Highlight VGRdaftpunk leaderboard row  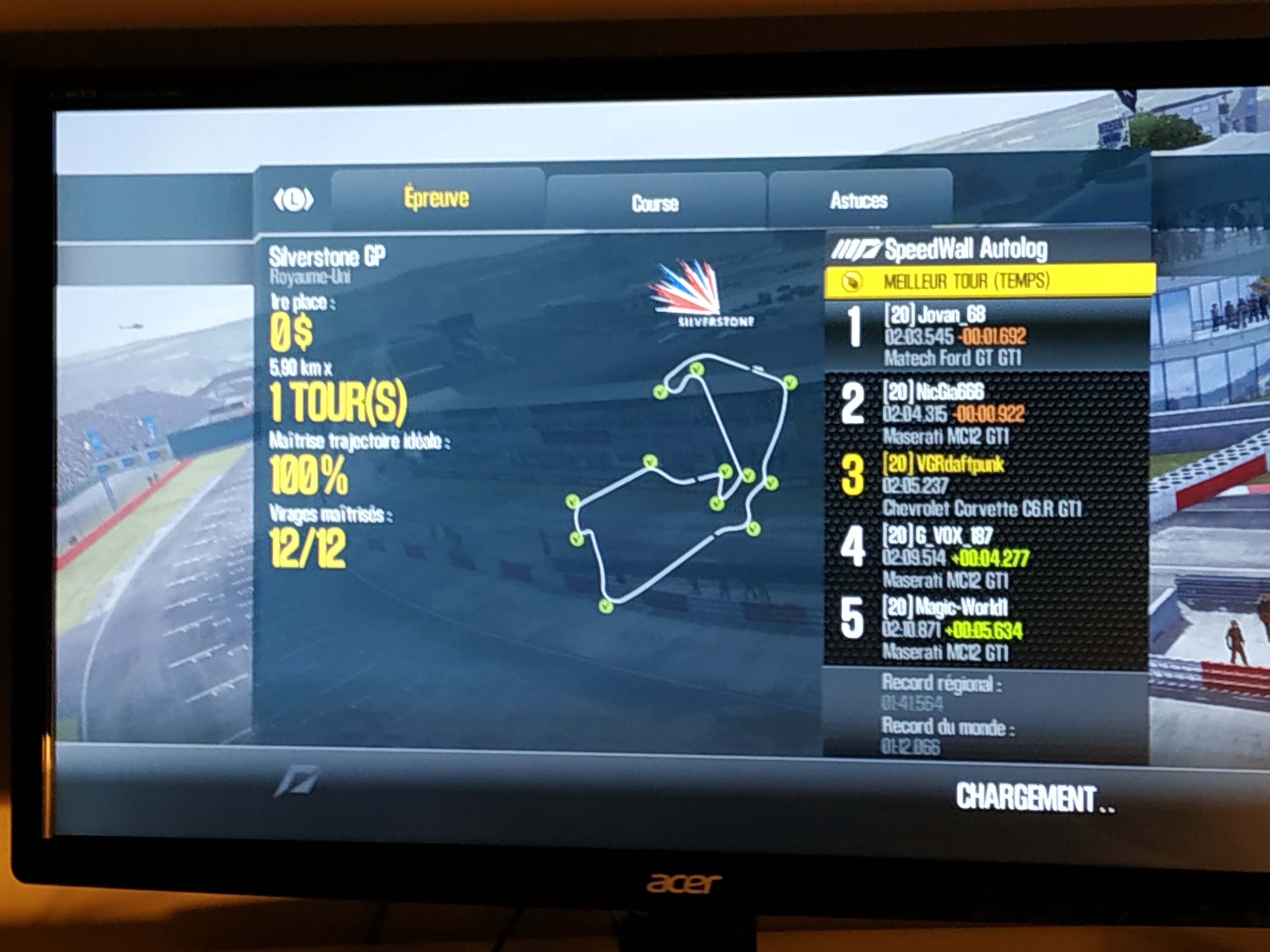(986, 486)
